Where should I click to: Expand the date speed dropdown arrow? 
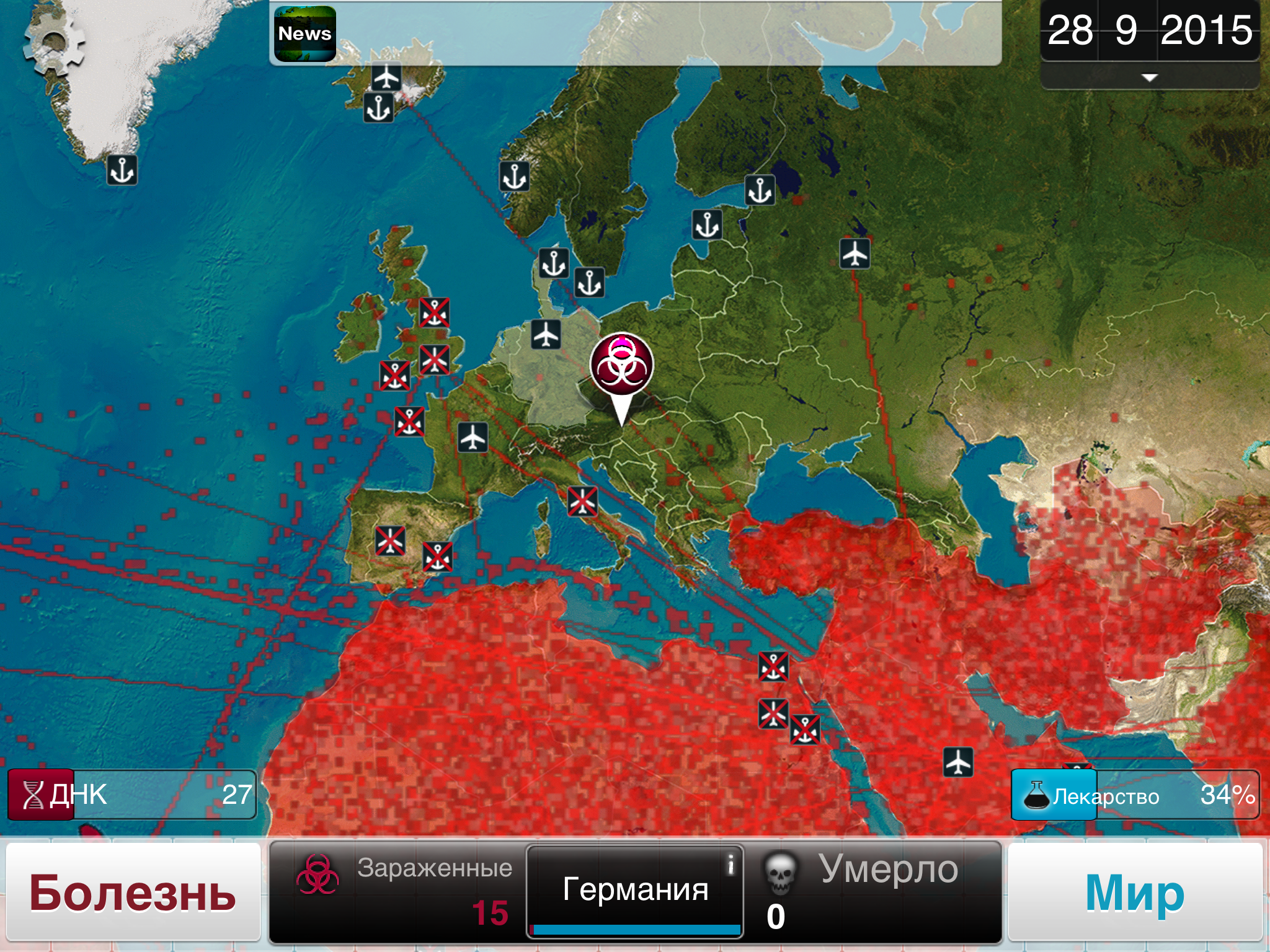tap(1149, 77)
